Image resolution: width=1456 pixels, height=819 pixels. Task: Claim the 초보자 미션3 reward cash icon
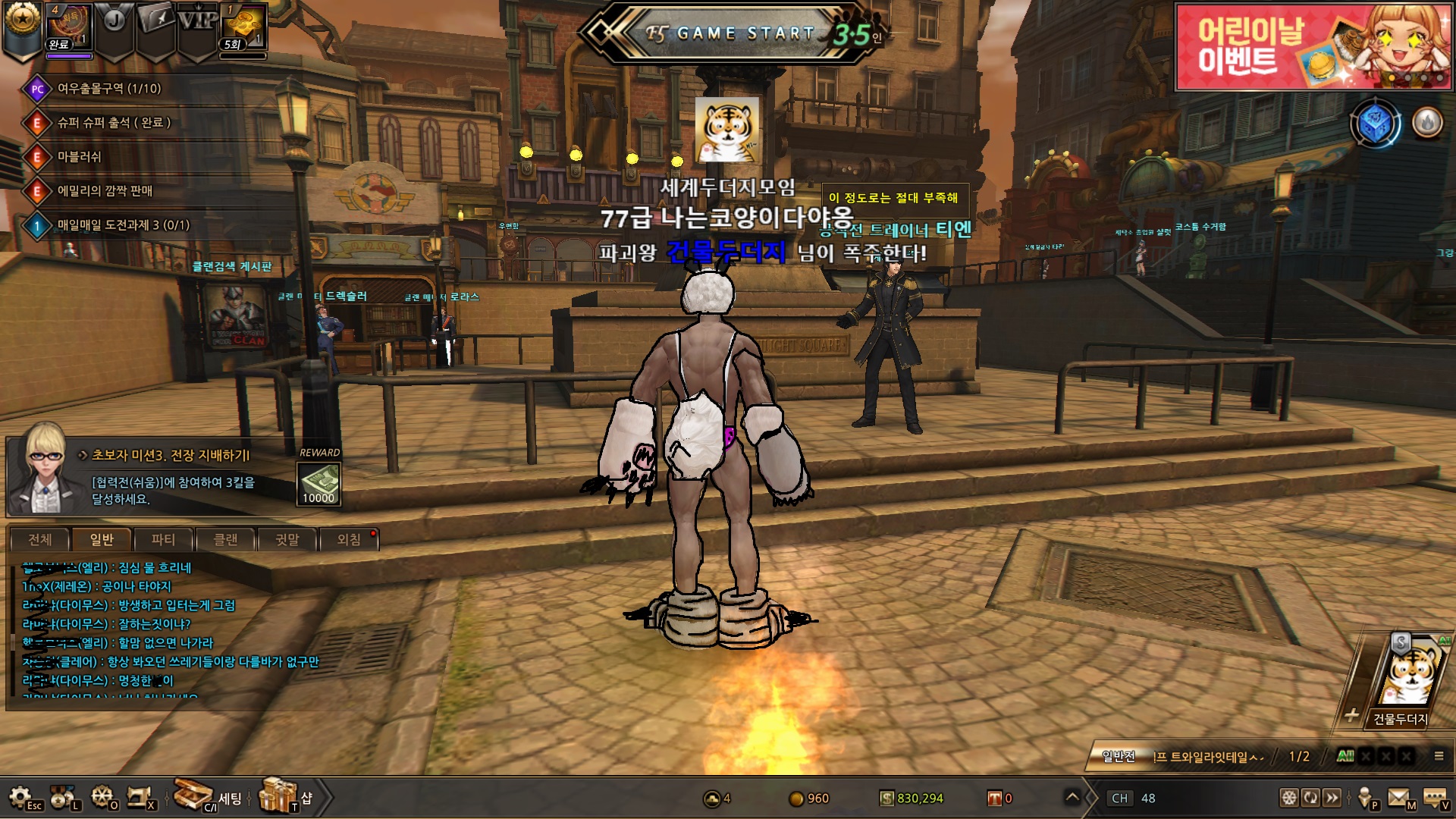pyautogui.click(x=318, y=483)
